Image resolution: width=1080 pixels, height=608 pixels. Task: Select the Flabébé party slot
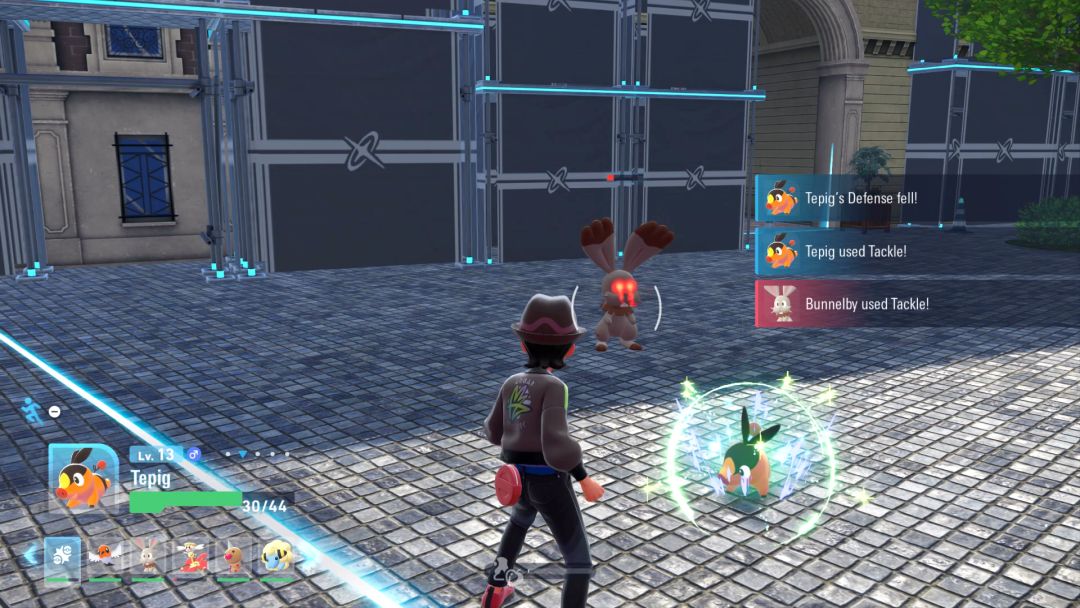191,558
